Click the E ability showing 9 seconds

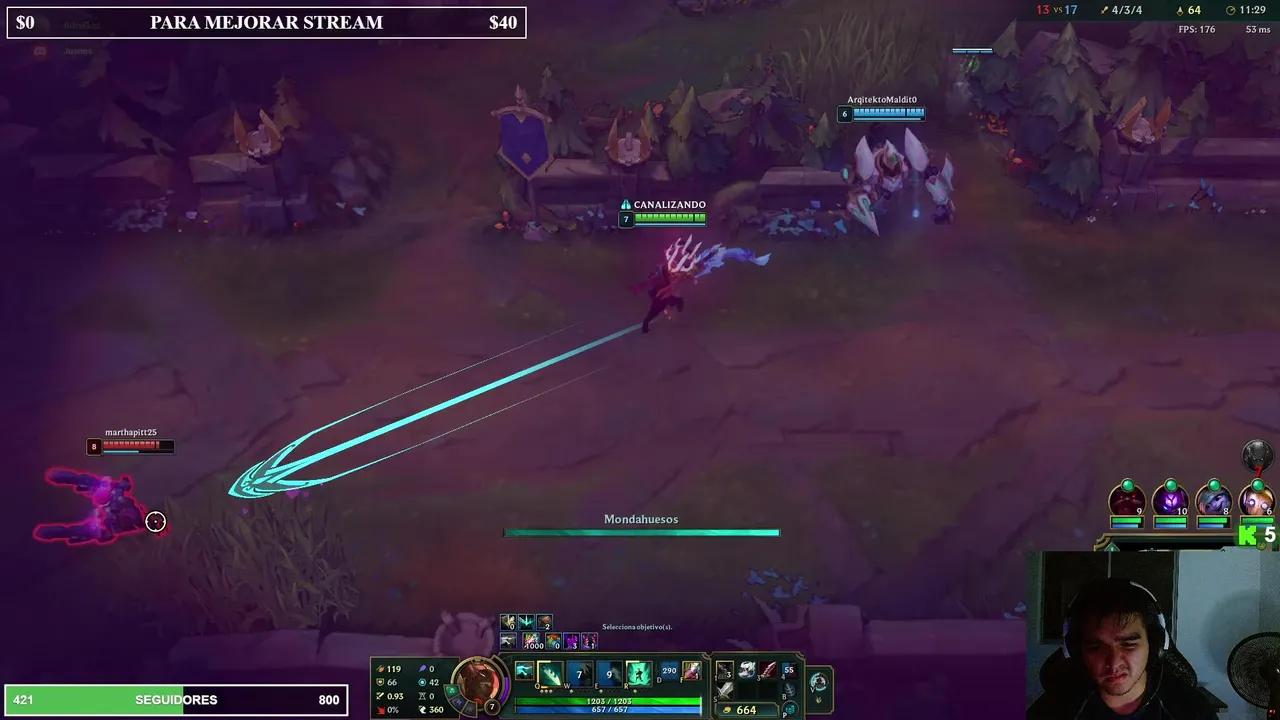[608, 672]
